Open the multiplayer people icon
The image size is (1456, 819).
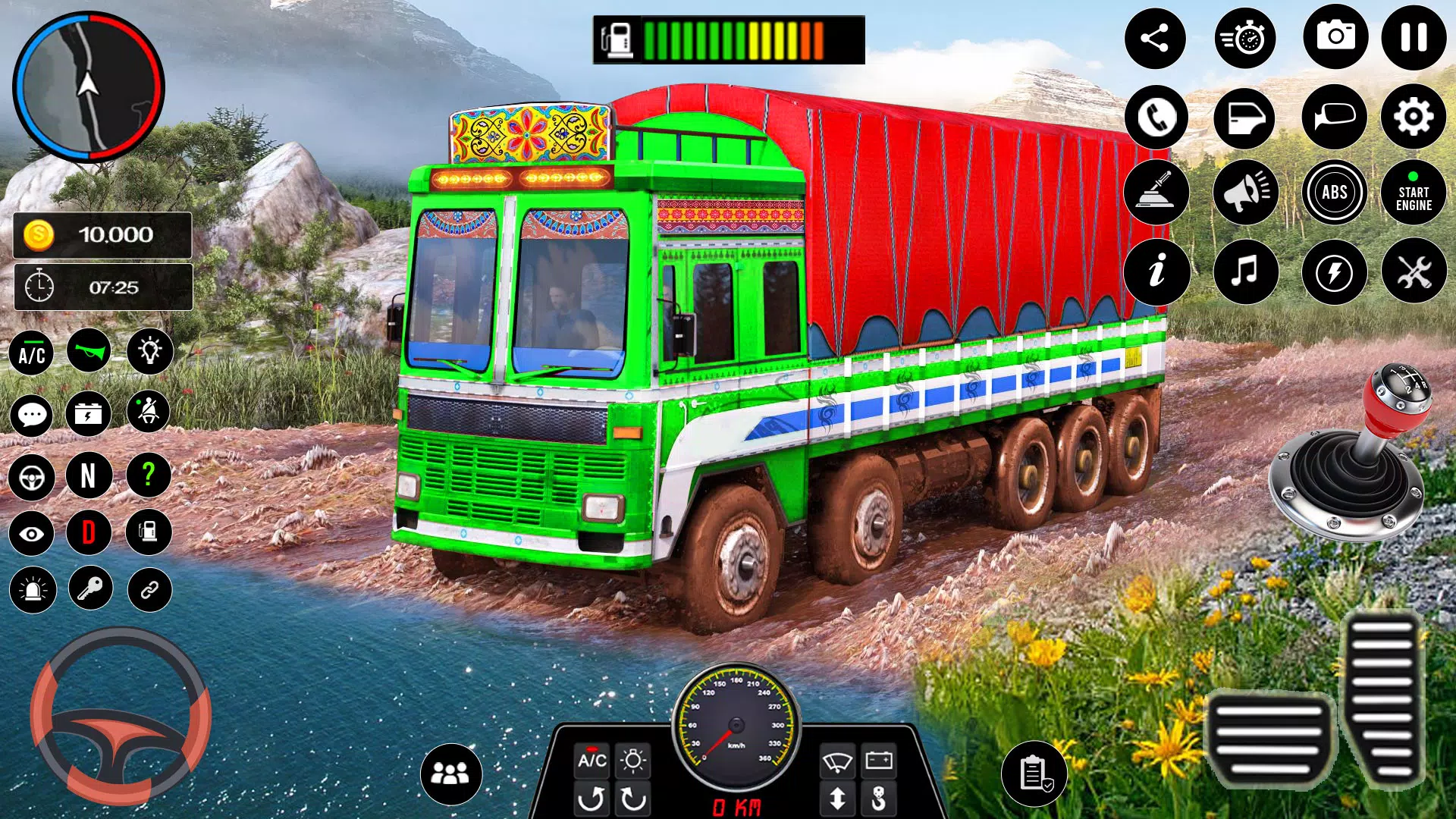[450, 773]
